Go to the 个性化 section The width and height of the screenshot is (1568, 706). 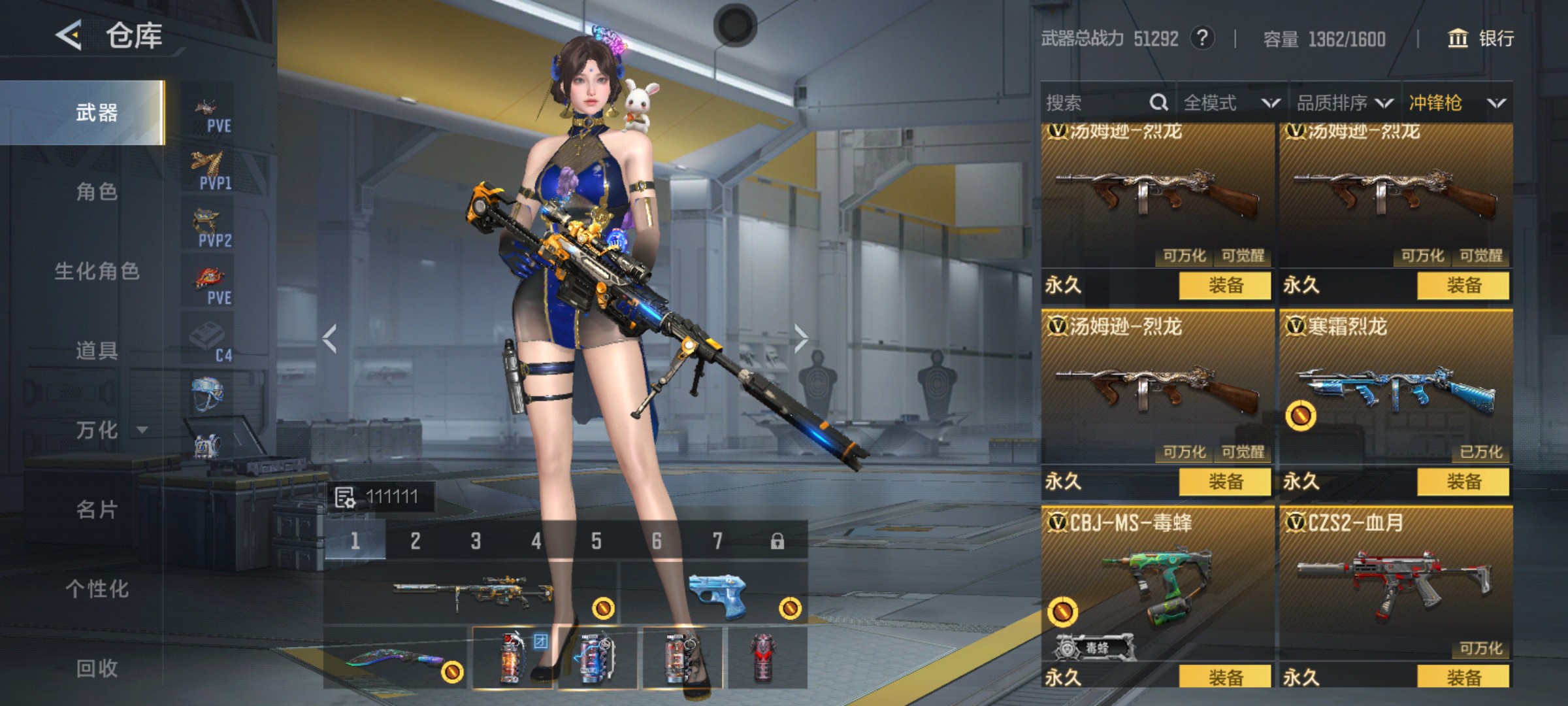(97, 589)
